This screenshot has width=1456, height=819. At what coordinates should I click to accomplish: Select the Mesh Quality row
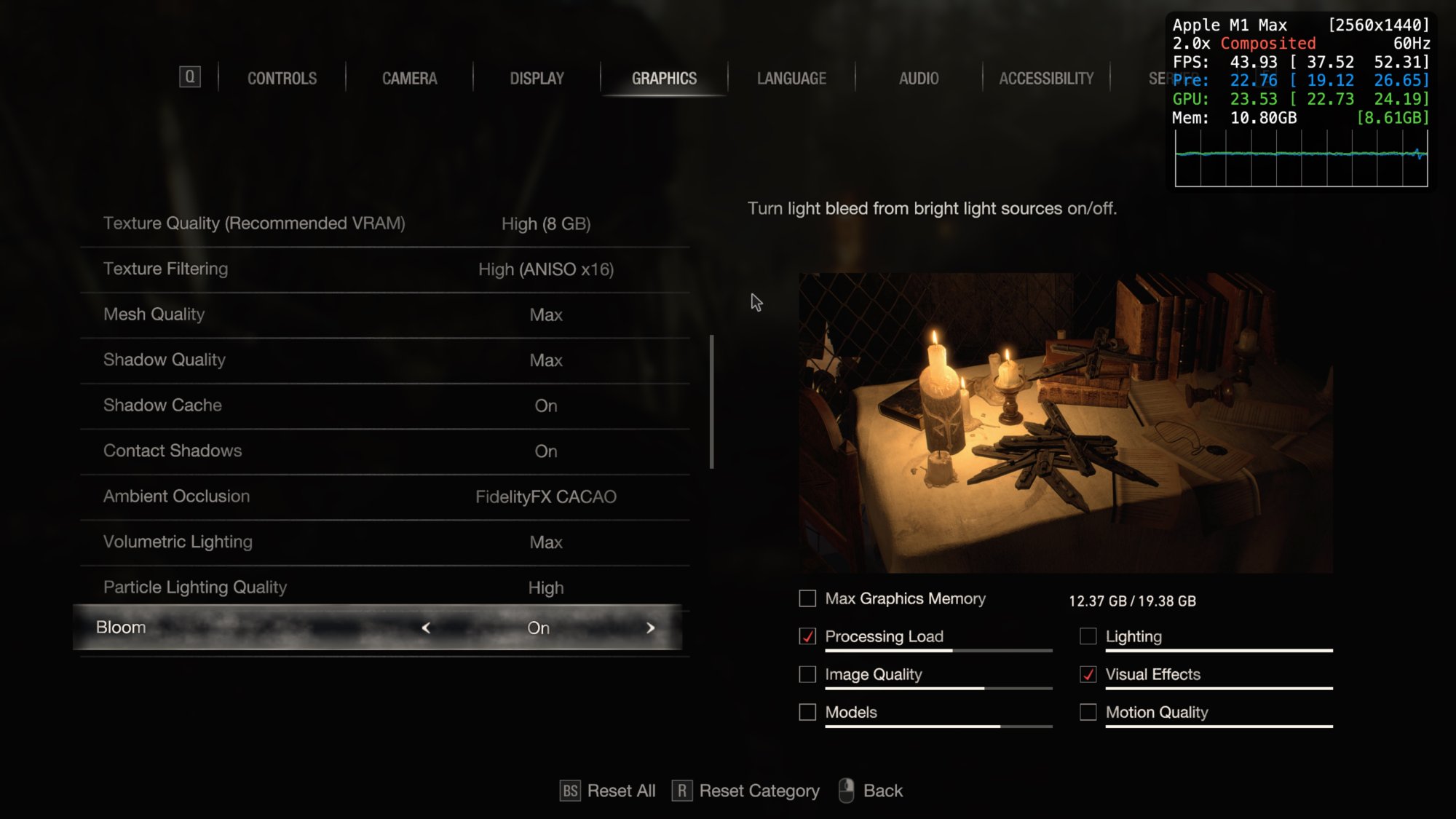click(384, 314)
